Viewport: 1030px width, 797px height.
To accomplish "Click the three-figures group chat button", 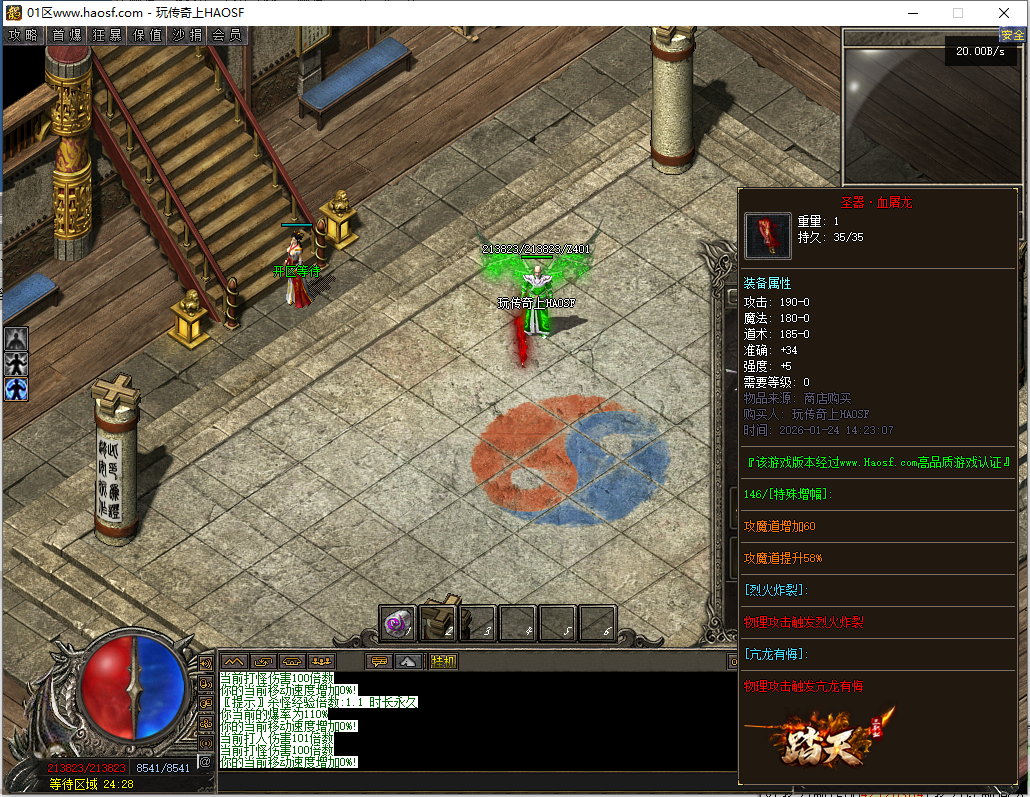I will pos(321,661).
